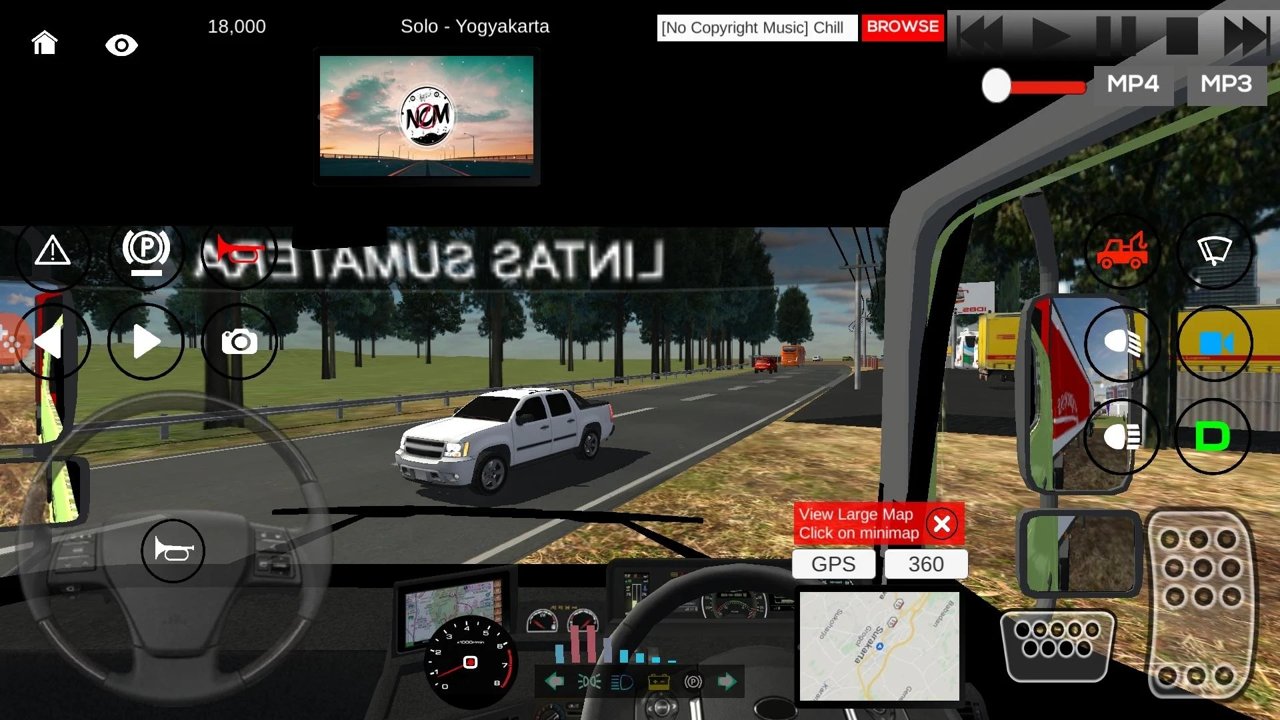Screen dimensions: 1280x720
Task: Toggle the parking brake
Action: (146, 250)
